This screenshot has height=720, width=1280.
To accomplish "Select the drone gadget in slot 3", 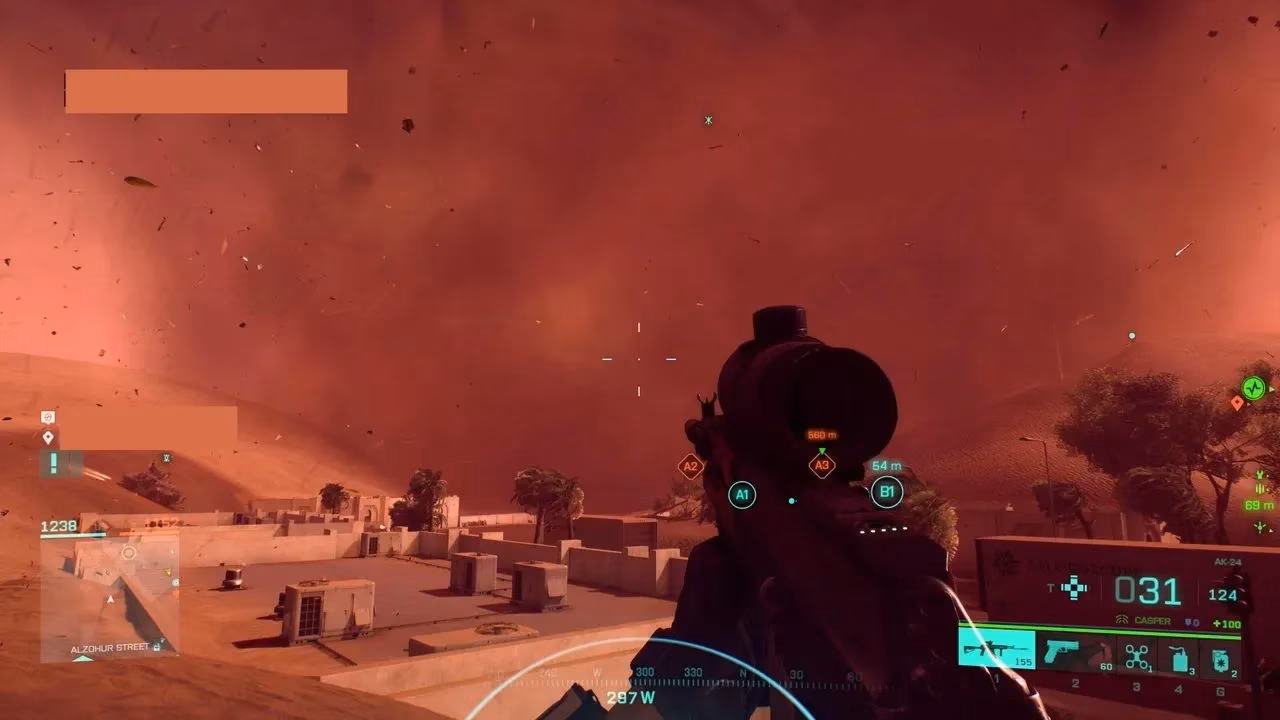I will (x=1136, y=651).
